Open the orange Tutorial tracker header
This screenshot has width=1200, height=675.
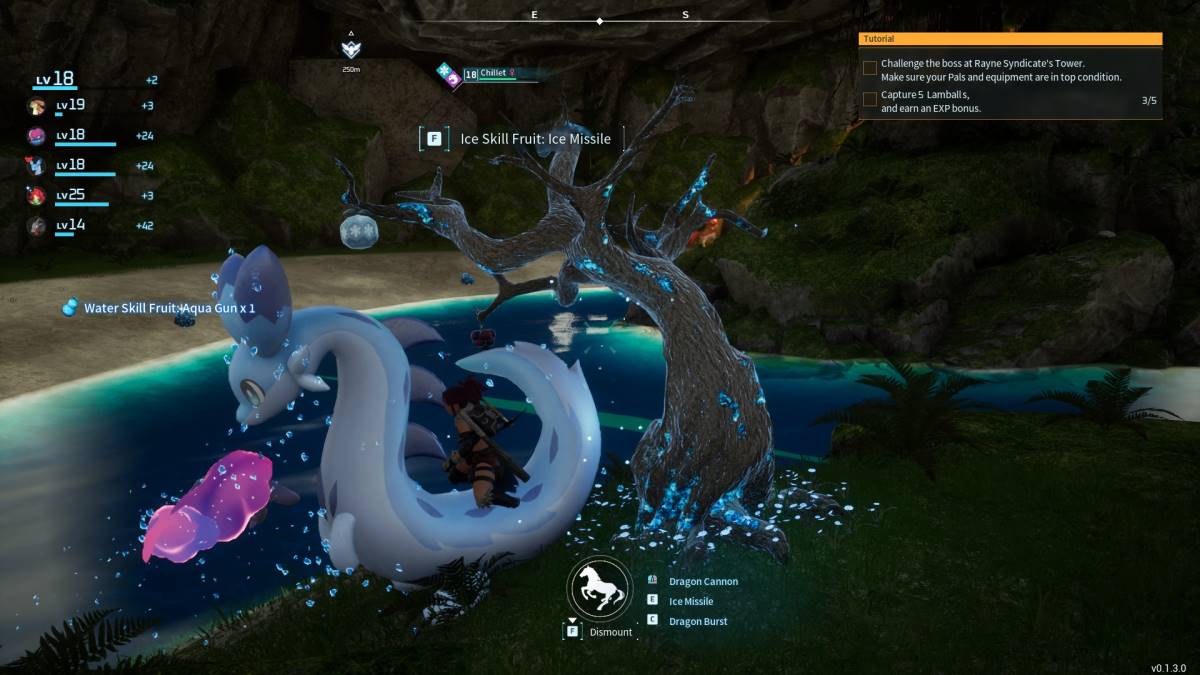tap(1010, 39)
